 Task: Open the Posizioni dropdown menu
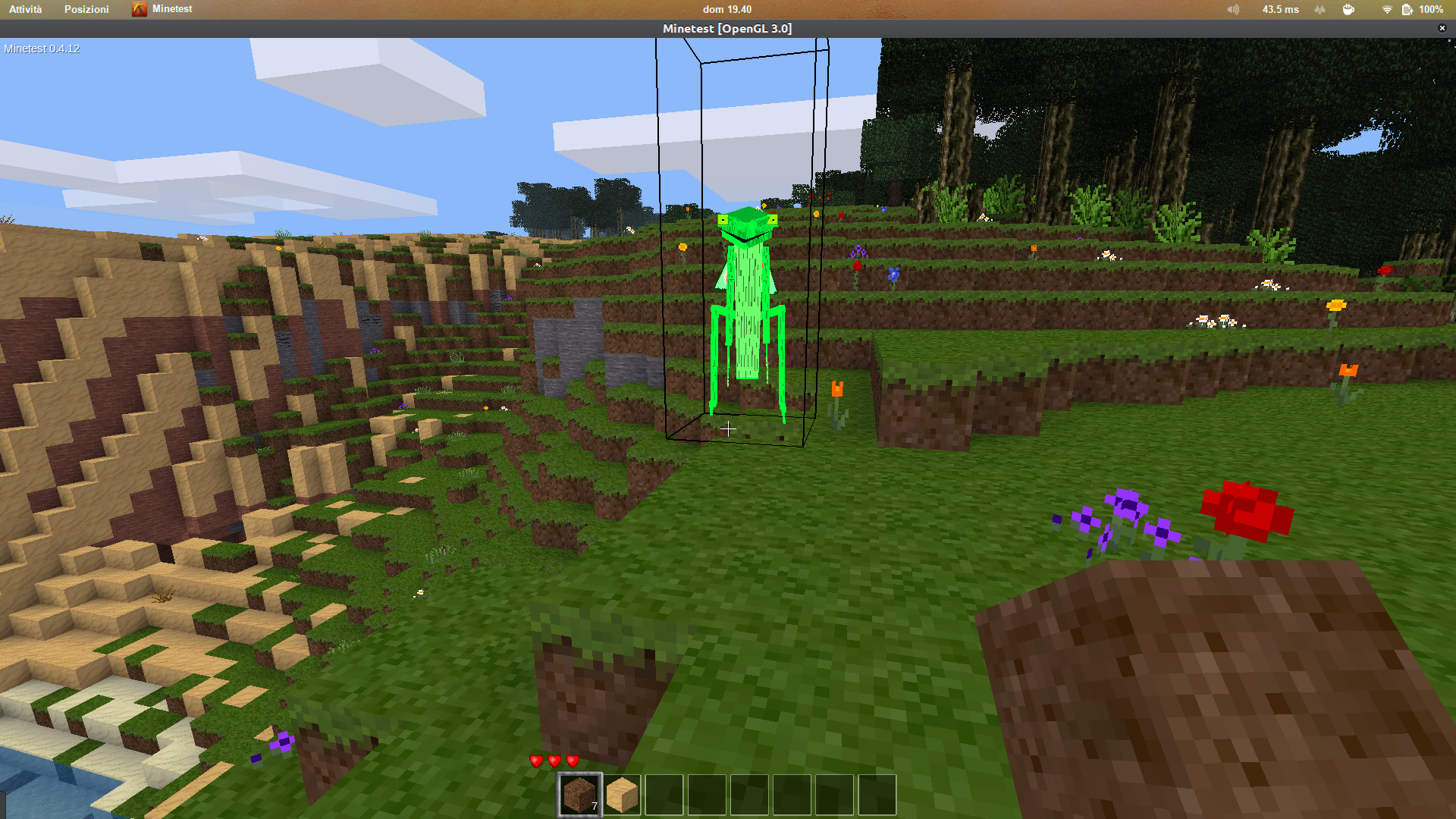click(86, 9)
